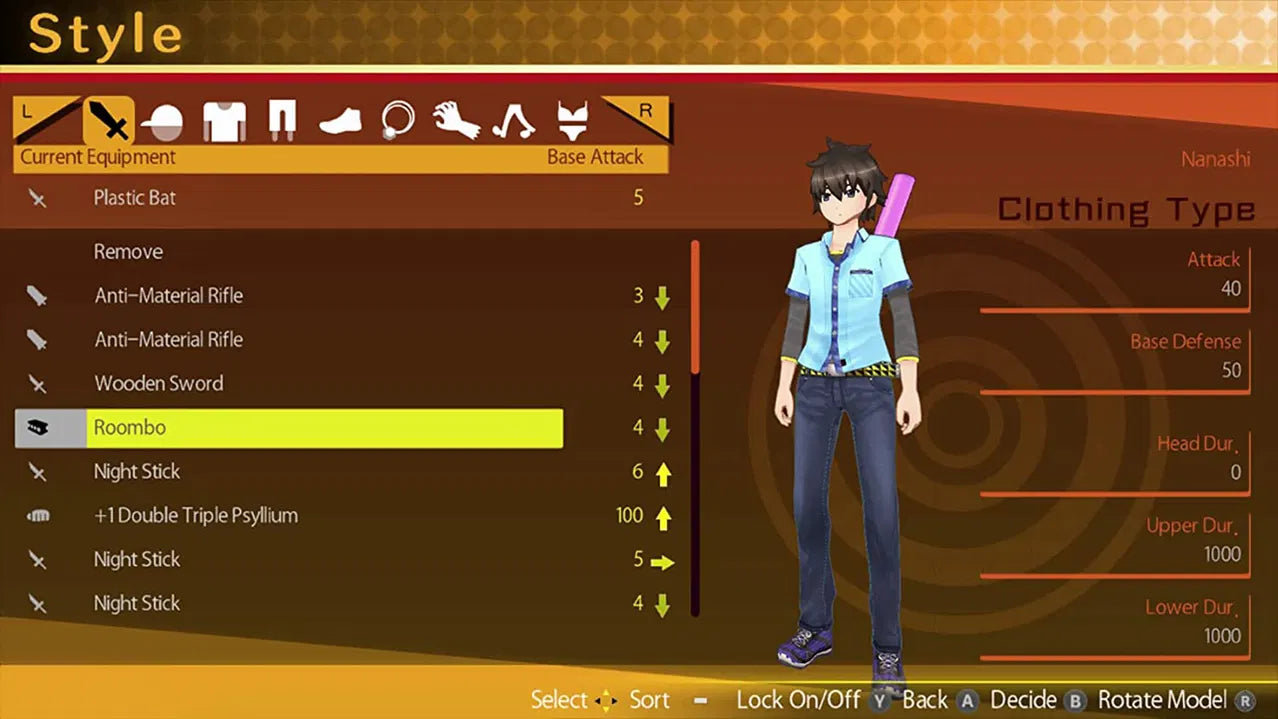
Task: Open the legs stance category tab
Action: 513,122
